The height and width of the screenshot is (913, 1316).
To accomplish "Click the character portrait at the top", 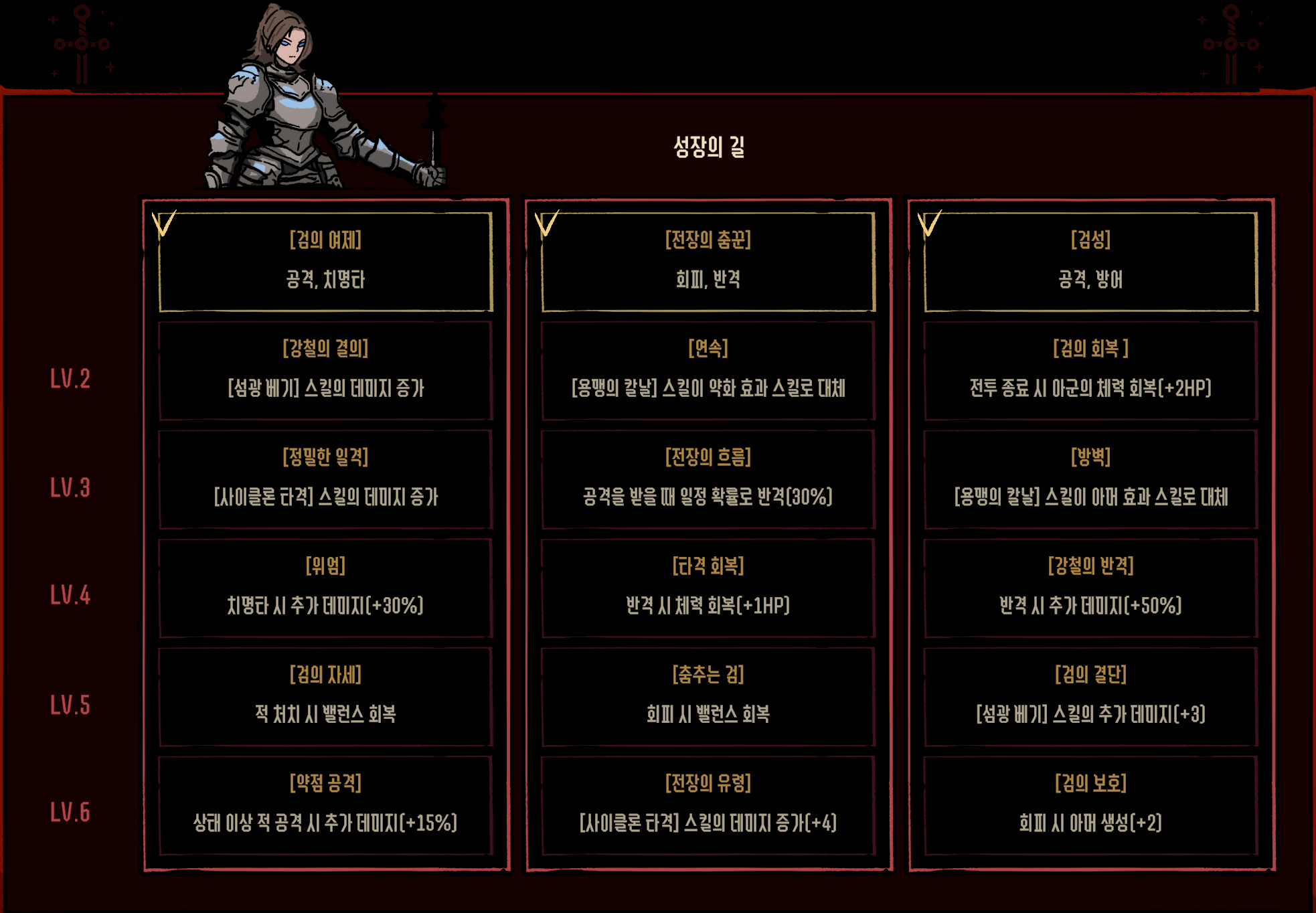I will [x=301, y=94].
